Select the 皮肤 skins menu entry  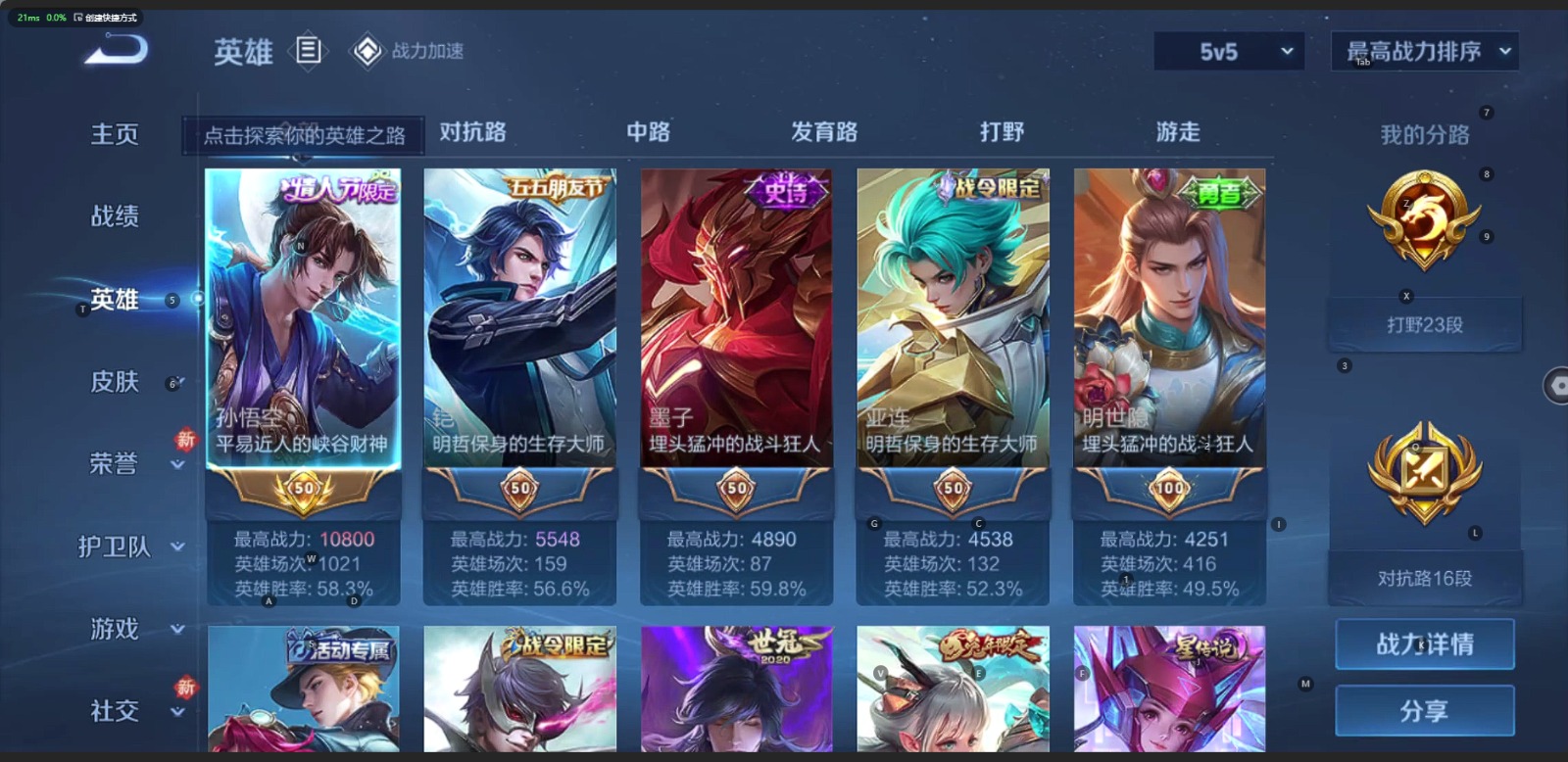coord(115,381)
